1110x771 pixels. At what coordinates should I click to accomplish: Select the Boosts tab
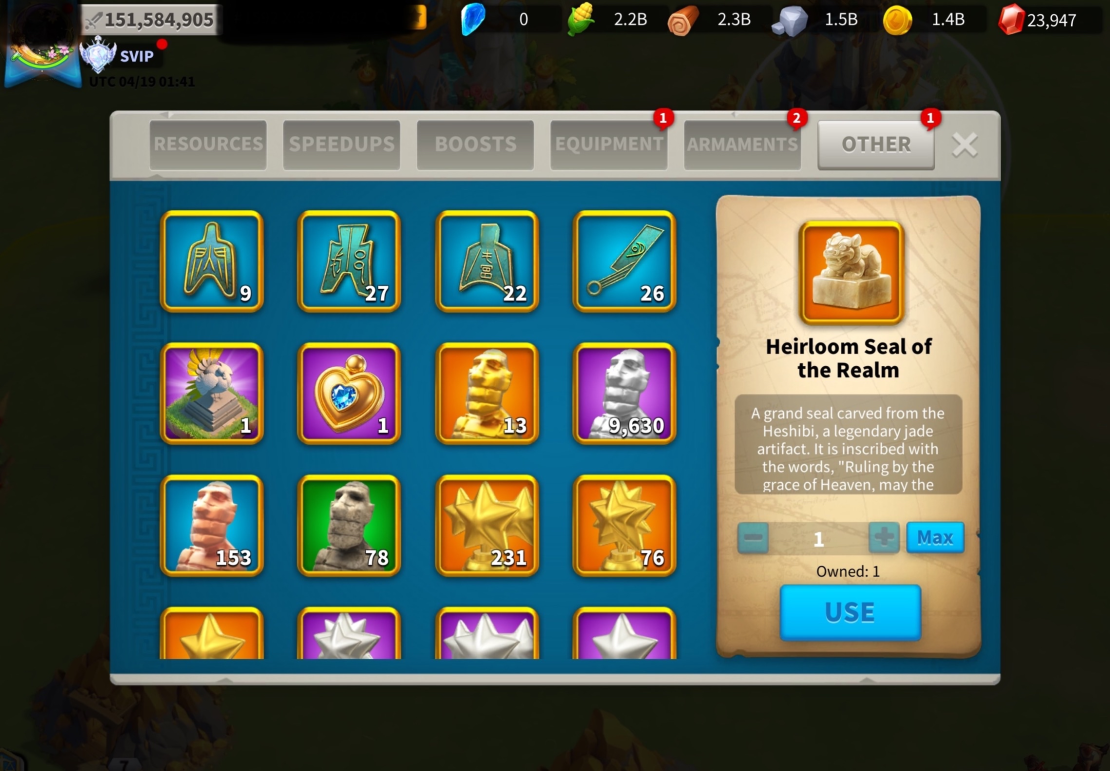(x=475, y=144)
